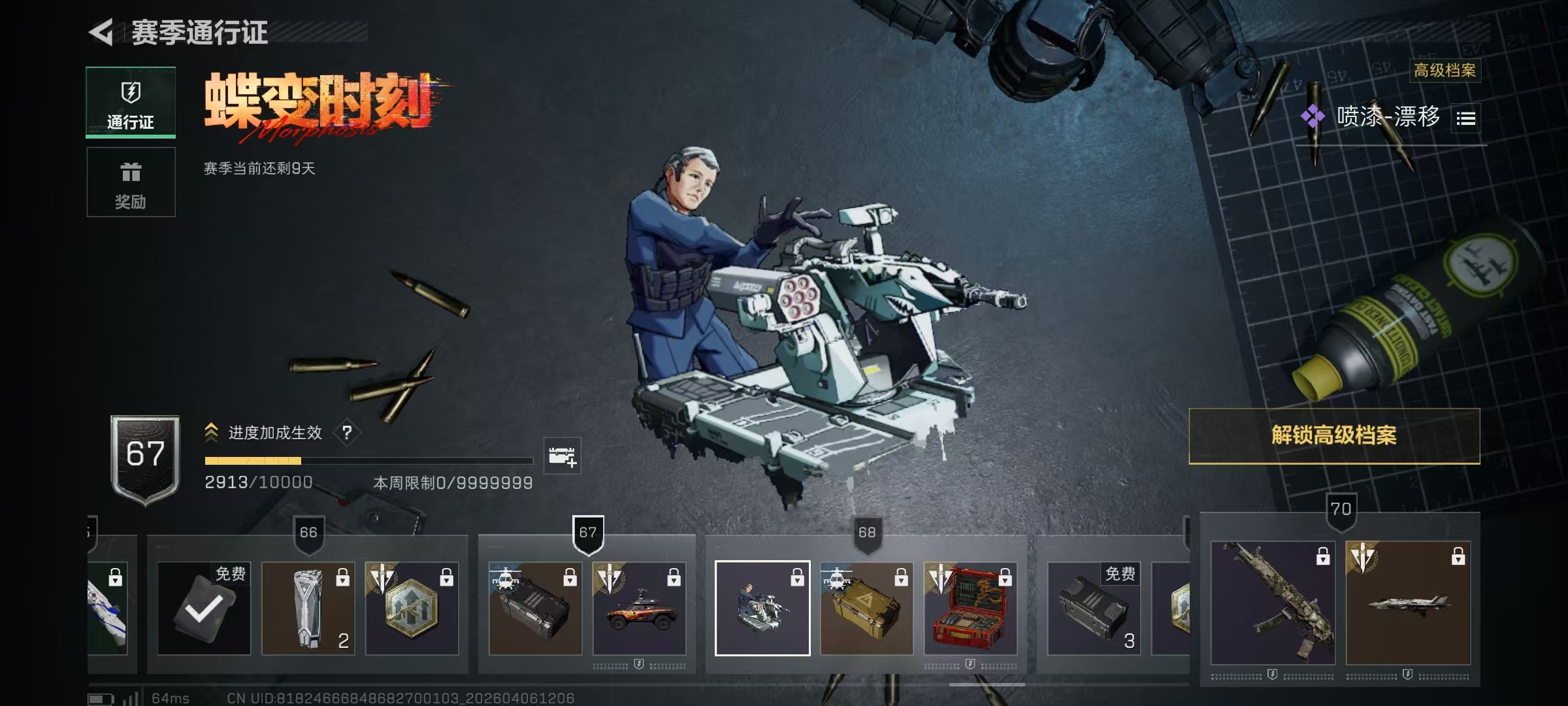The width and height of the screenshot is (1568, 706).
Task: Switch to the 通行证 tab
Action: coord(131,103)
